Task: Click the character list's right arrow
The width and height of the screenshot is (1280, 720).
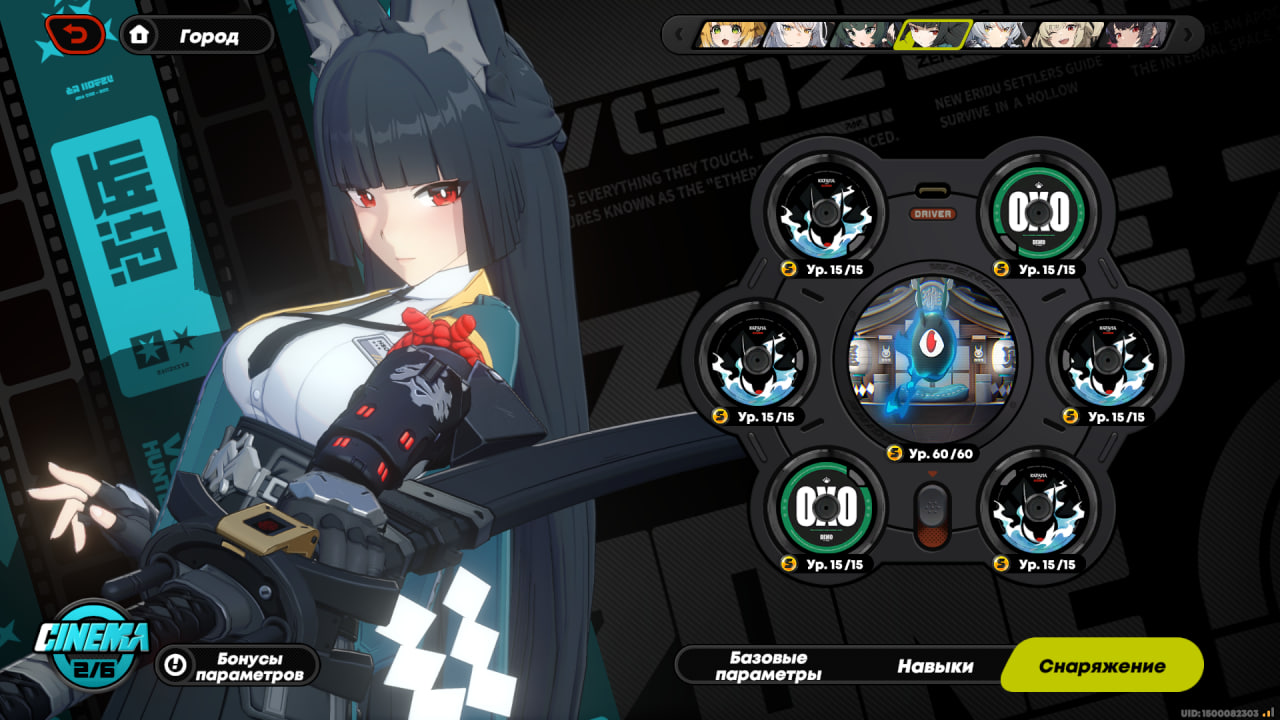Action: (1187, 35)
